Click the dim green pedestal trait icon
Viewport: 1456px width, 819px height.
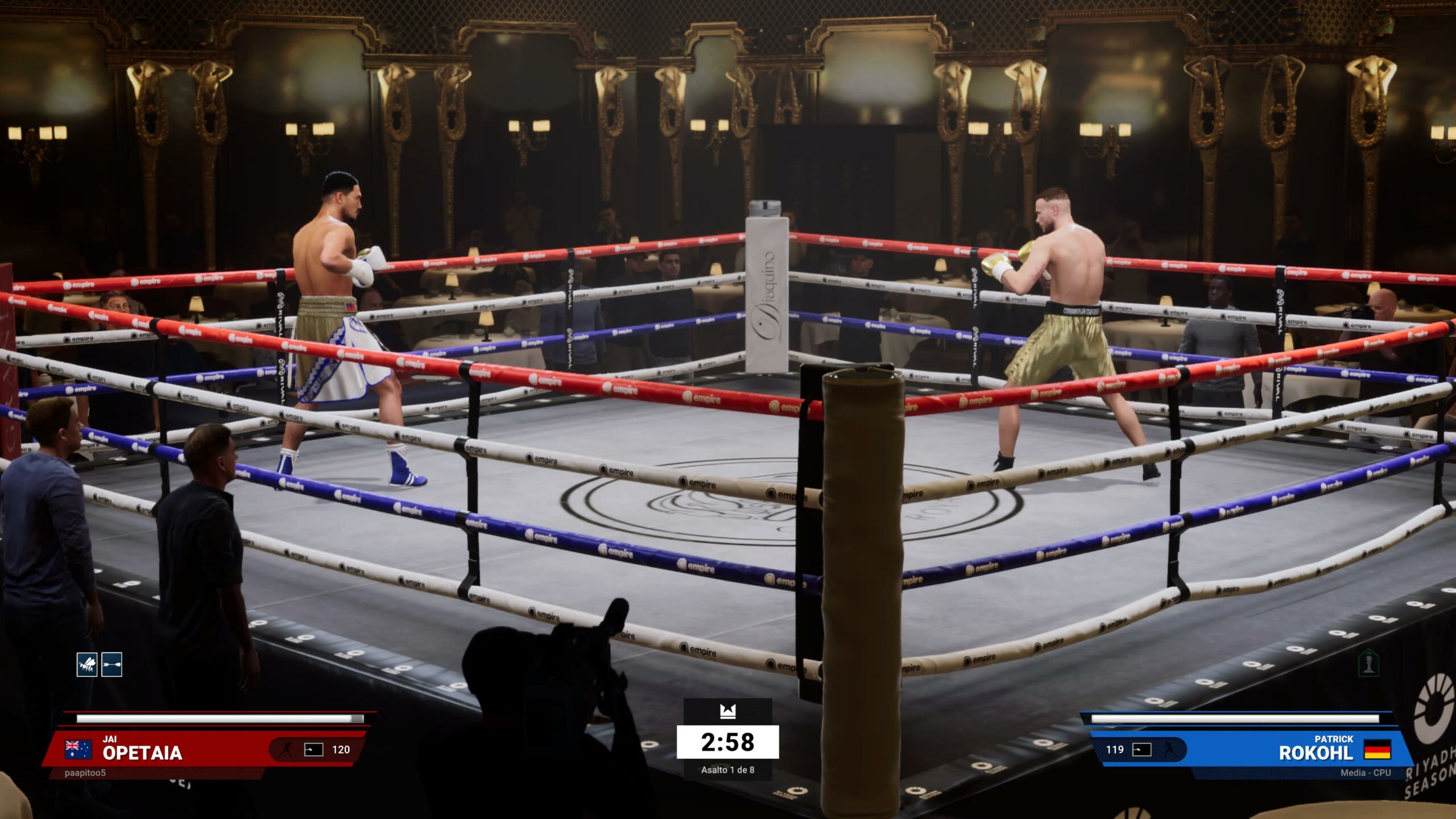(x=1368, y=663)
